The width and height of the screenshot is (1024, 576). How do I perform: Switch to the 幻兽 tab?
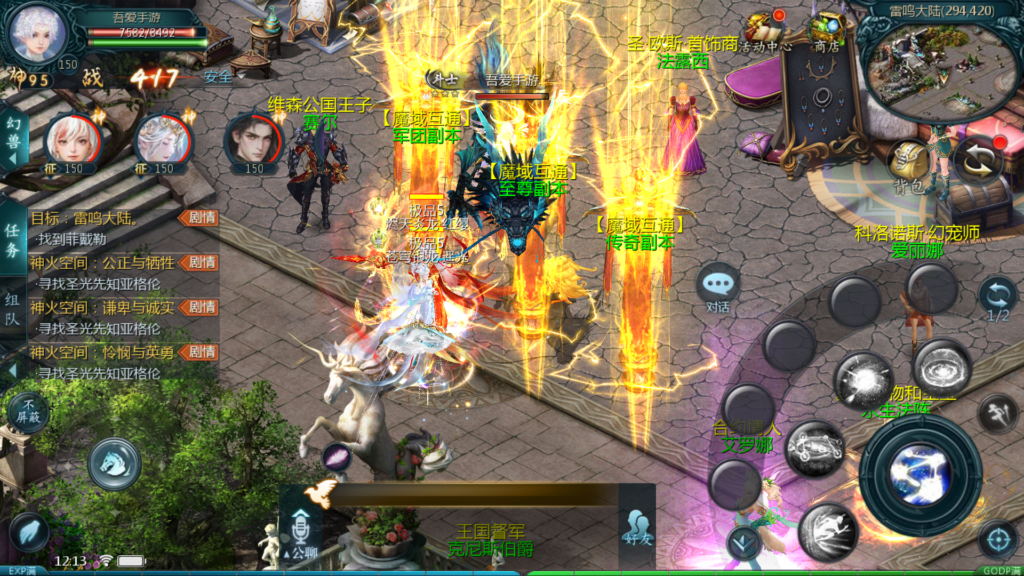point(13,143)
